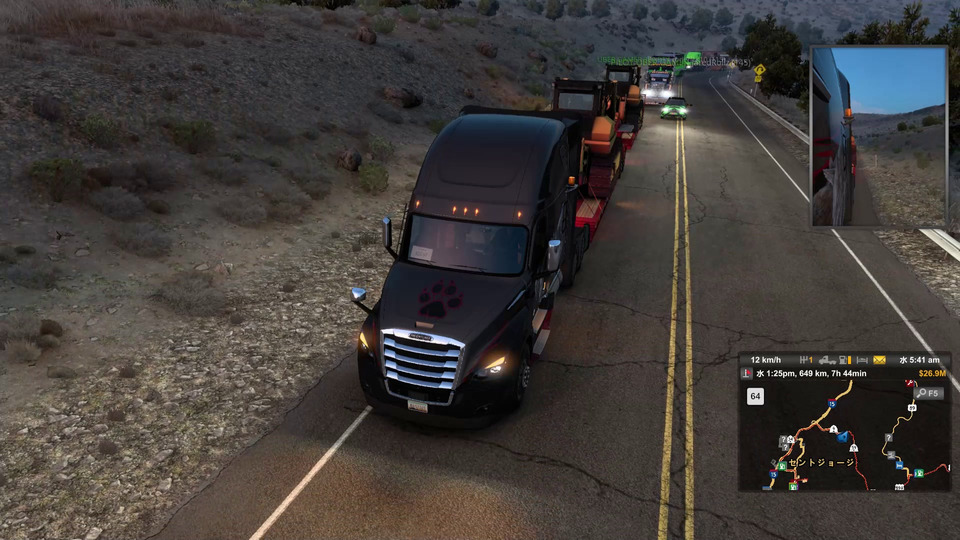Select the red wrench service marker on map
Viewport: 960px width, 540px height.
pyautogui.click(x=909, y=383)
